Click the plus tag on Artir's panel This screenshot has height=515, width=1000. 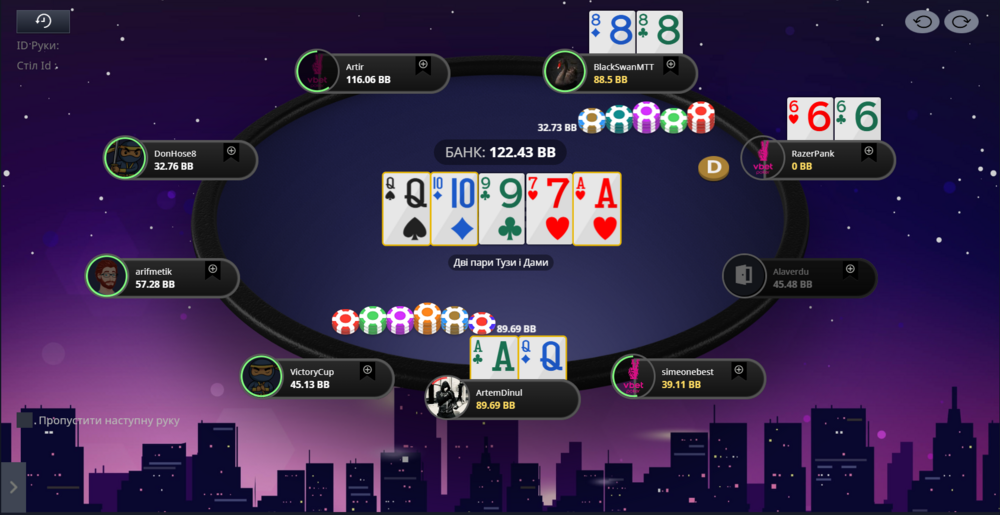point(422,65)
